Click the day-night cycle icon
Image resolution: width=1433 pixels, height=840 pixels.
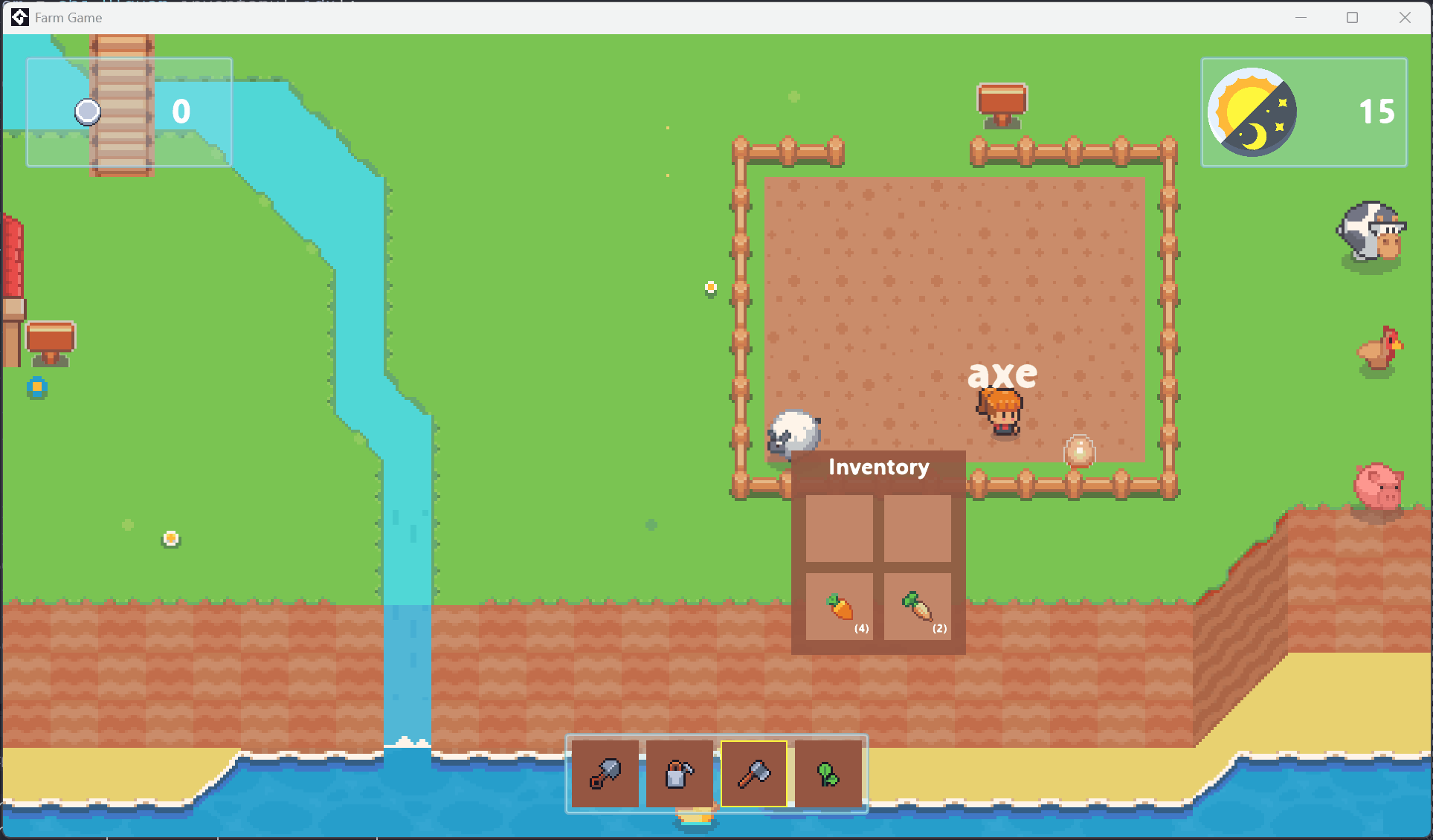coord(1252,112)
